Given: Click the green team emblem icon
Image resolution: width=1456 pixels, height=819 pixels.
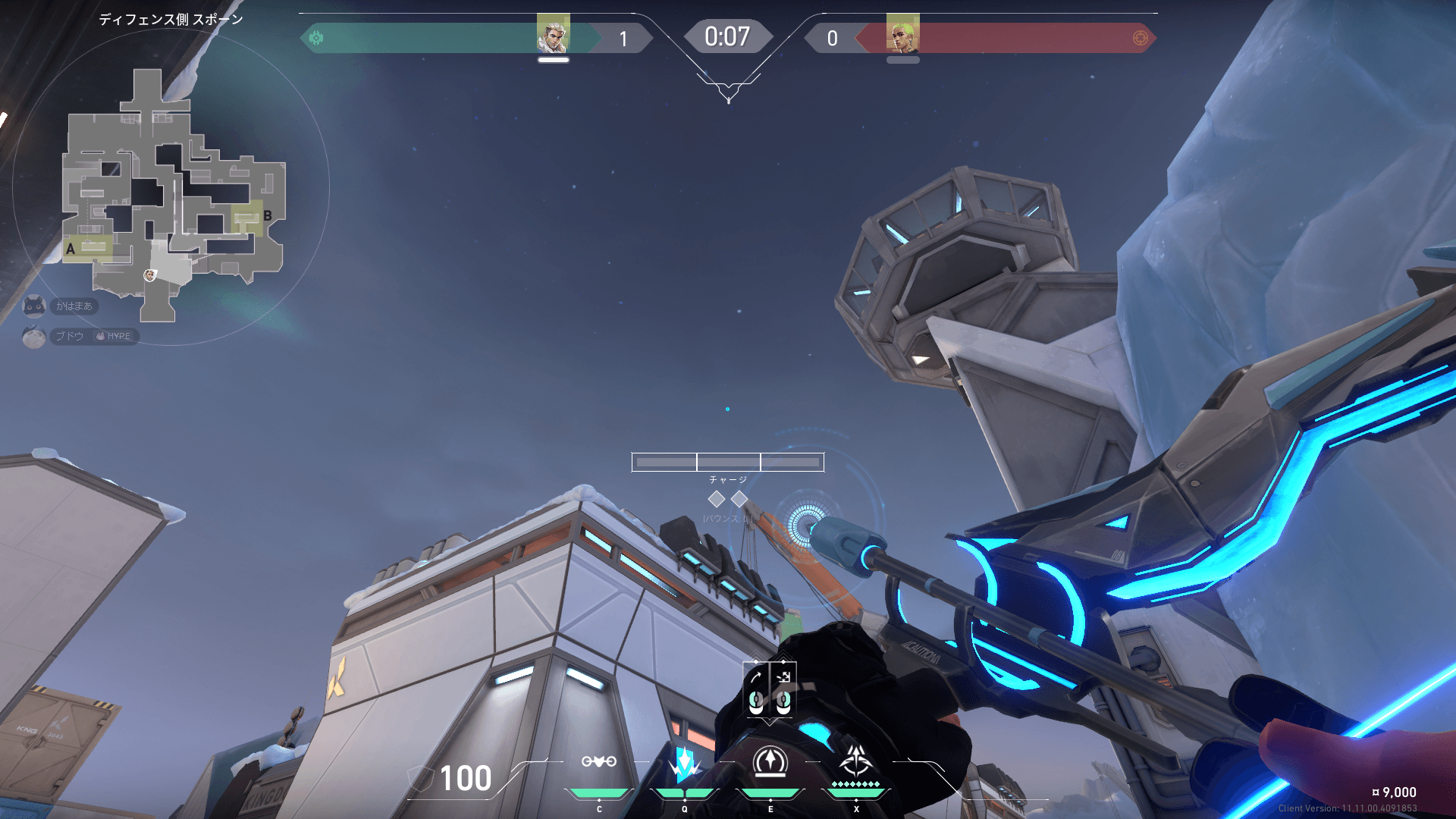Looking at the screenshot, I should pos(316,38).
